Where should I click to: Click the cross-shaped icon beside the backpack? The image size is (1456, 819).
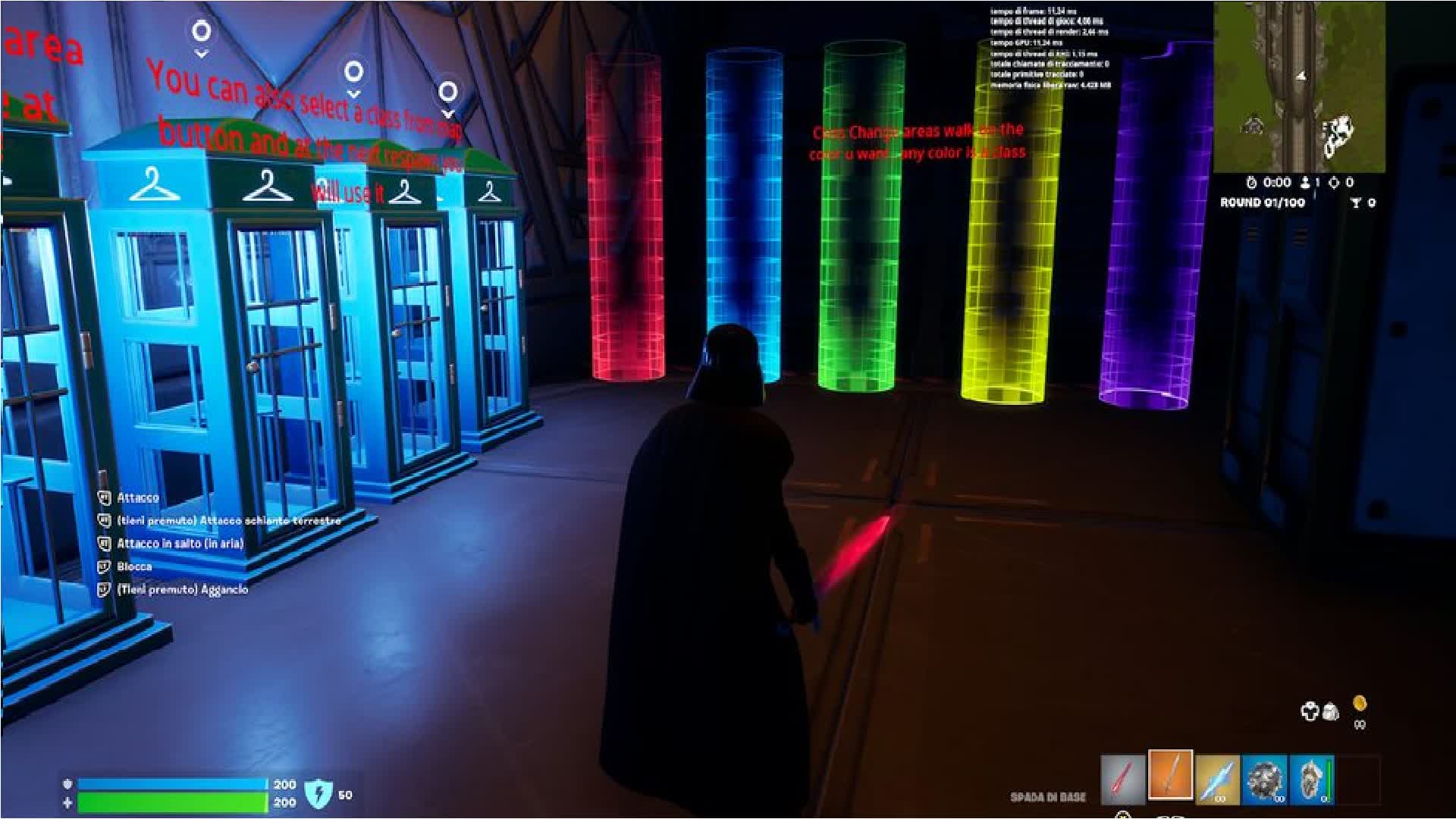1310,711
